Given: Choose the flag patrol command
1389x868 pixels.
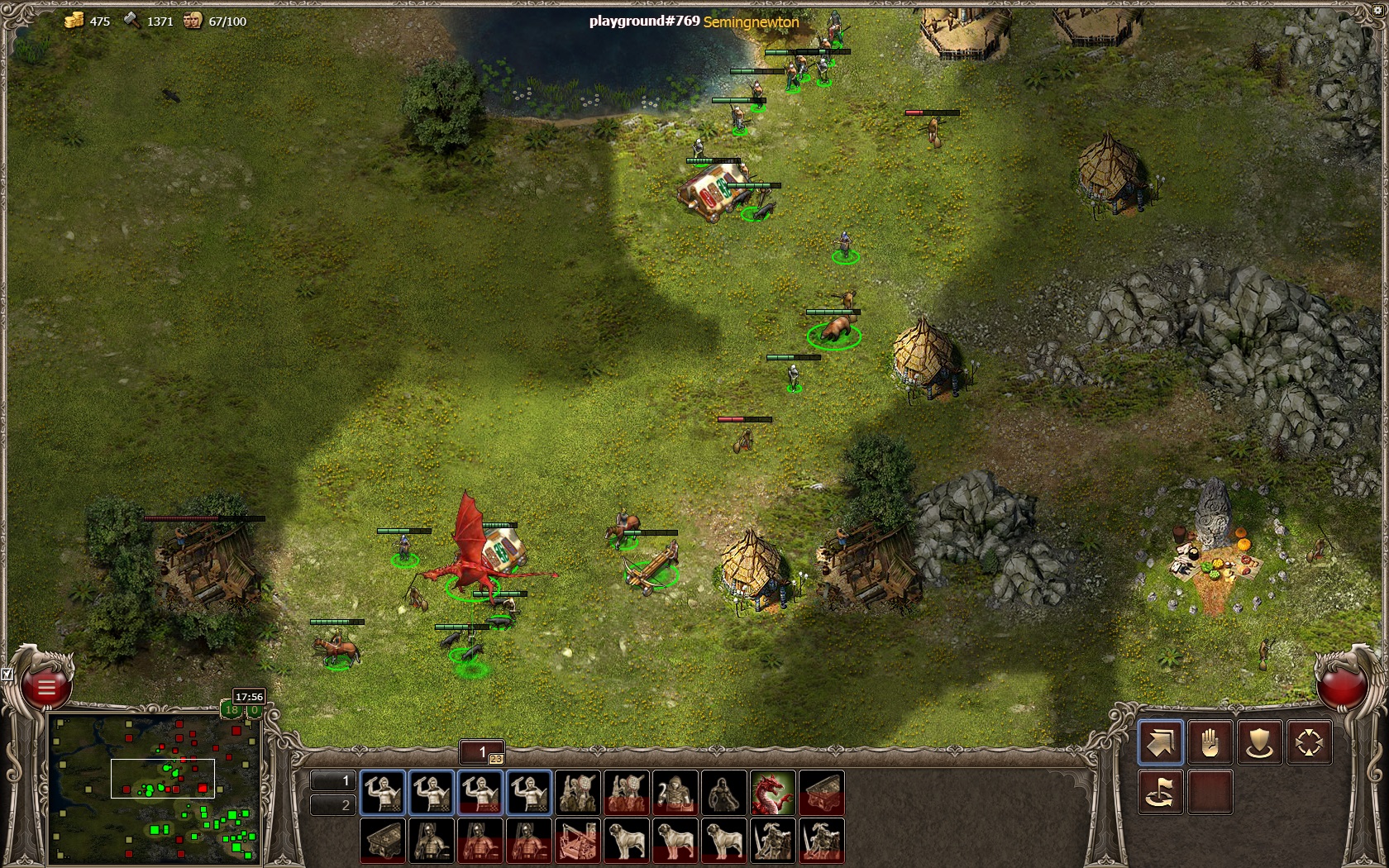Looking at the screenshot, I should click(x=1160, y=792).
